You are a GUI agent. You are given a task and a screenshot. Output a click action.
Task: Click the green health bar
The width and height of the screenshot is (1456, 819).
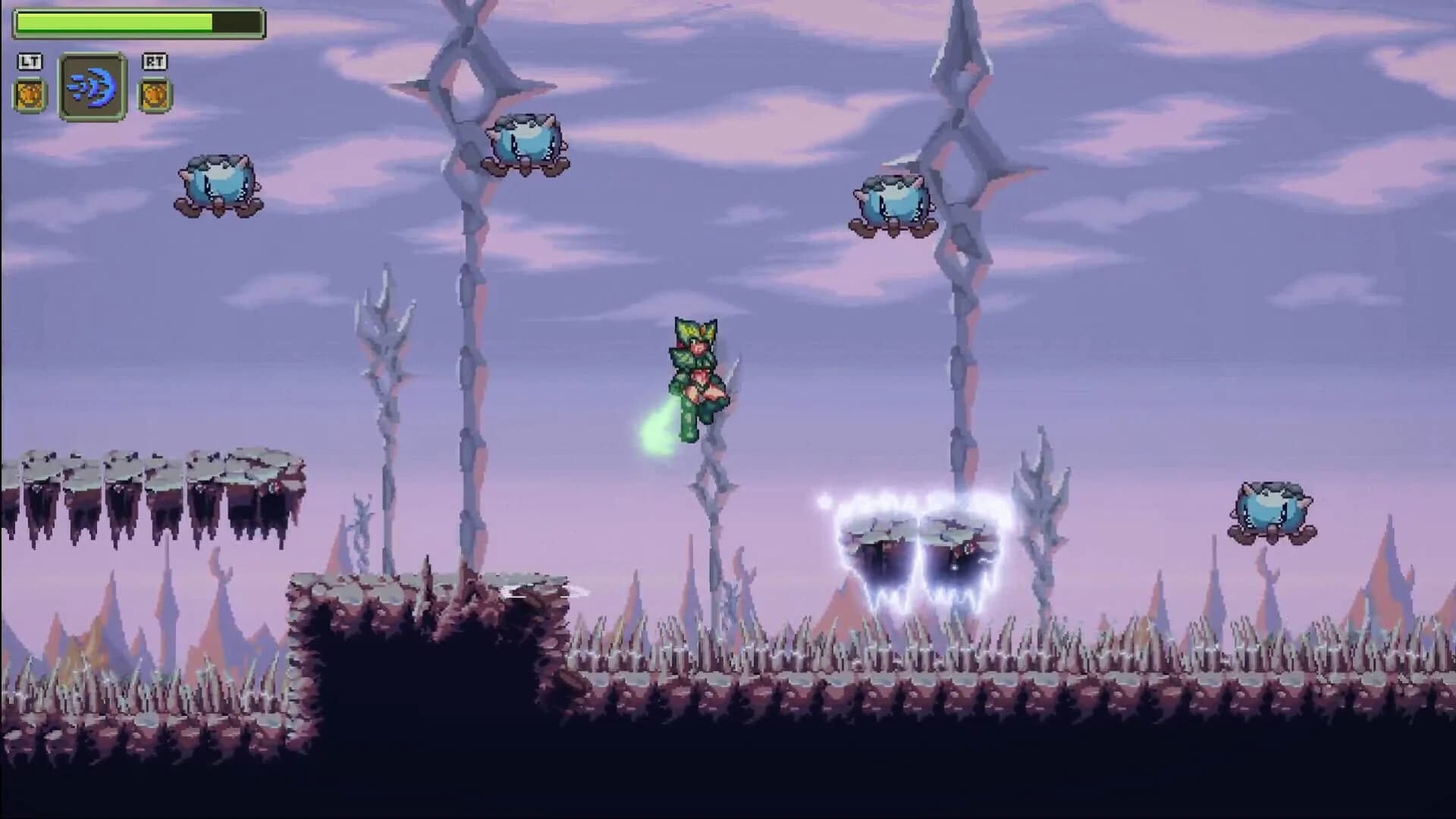tap(114, 21)
